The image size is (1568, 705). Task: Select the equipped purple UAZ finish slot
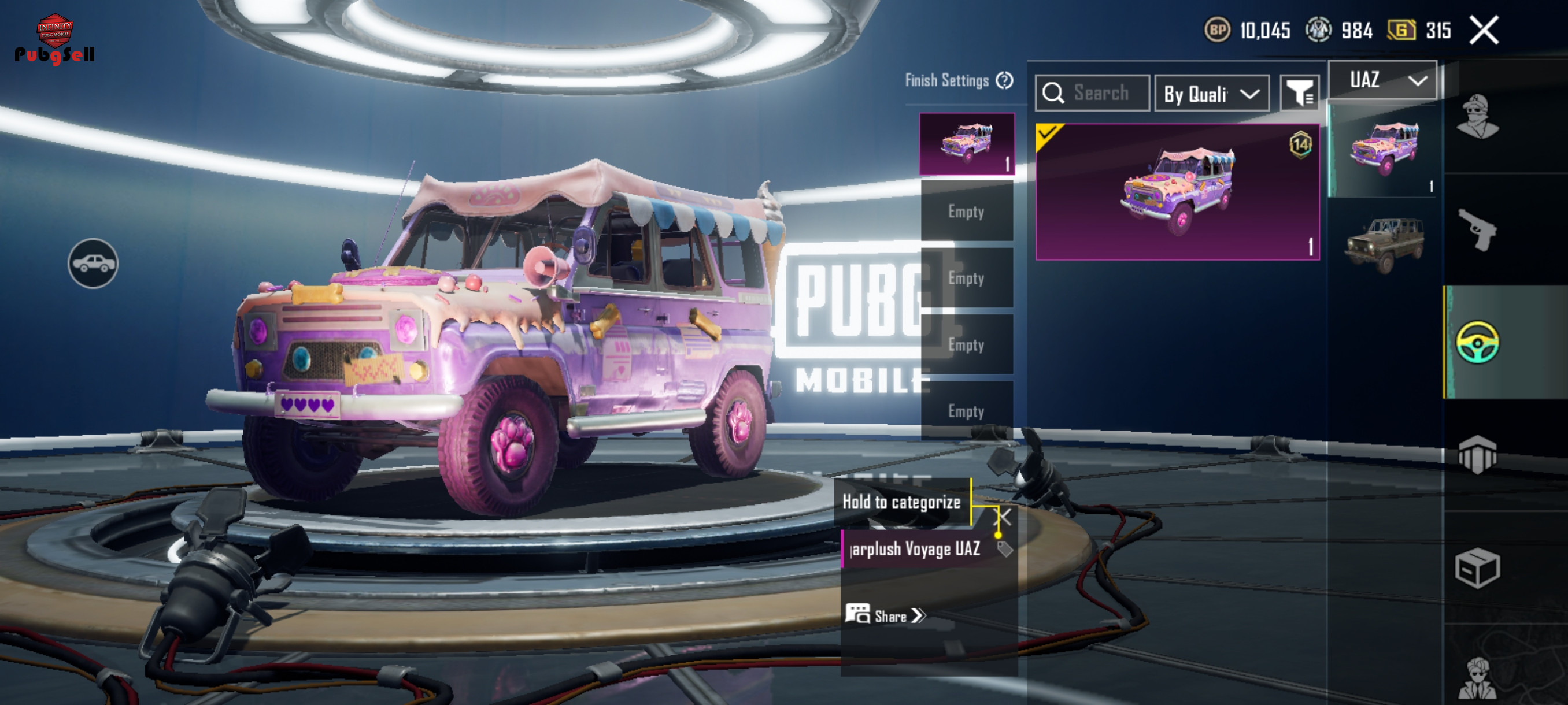coord(967,144)
